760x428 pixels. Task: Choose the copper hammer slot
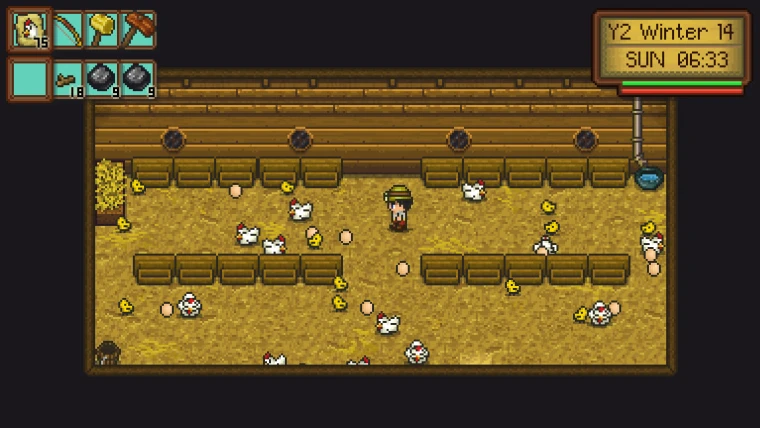(138, 30)
